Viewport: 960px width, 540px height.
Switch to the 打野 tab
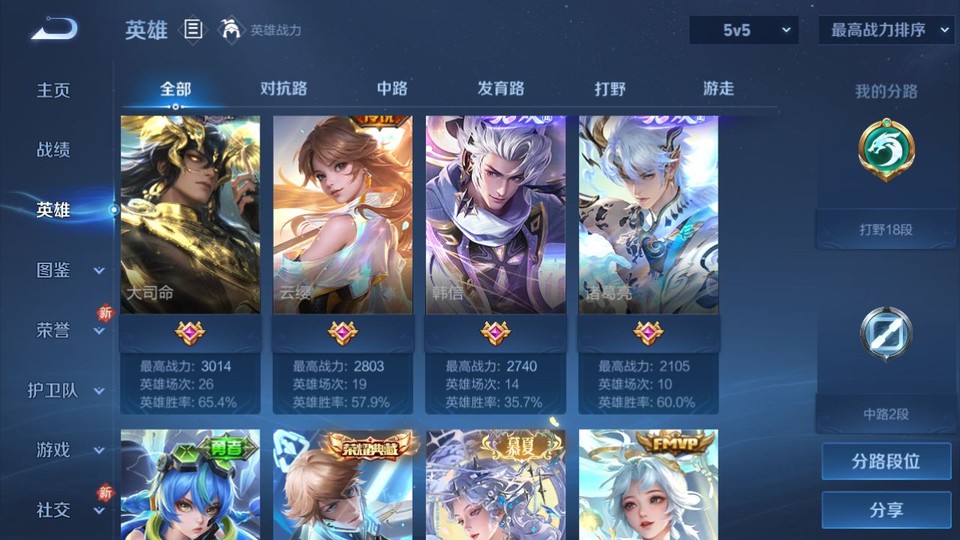610,89
